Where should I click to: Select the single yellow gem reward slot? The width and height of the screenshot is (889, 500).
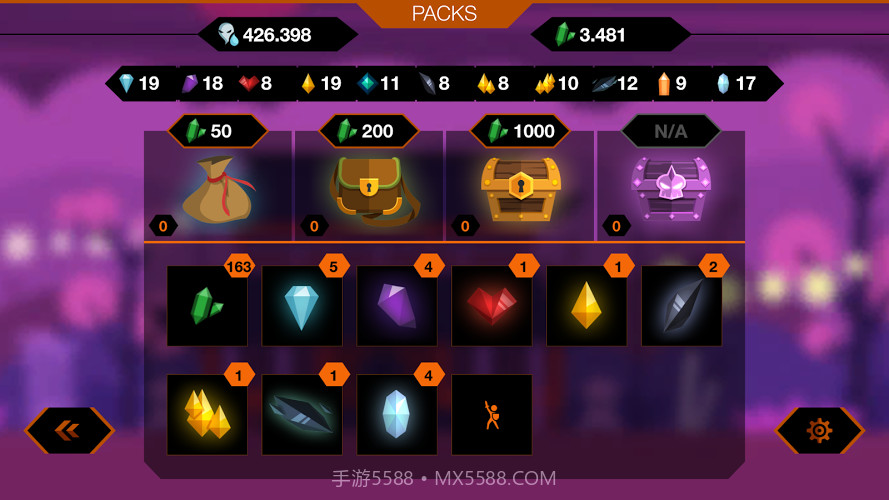[587, 306]
